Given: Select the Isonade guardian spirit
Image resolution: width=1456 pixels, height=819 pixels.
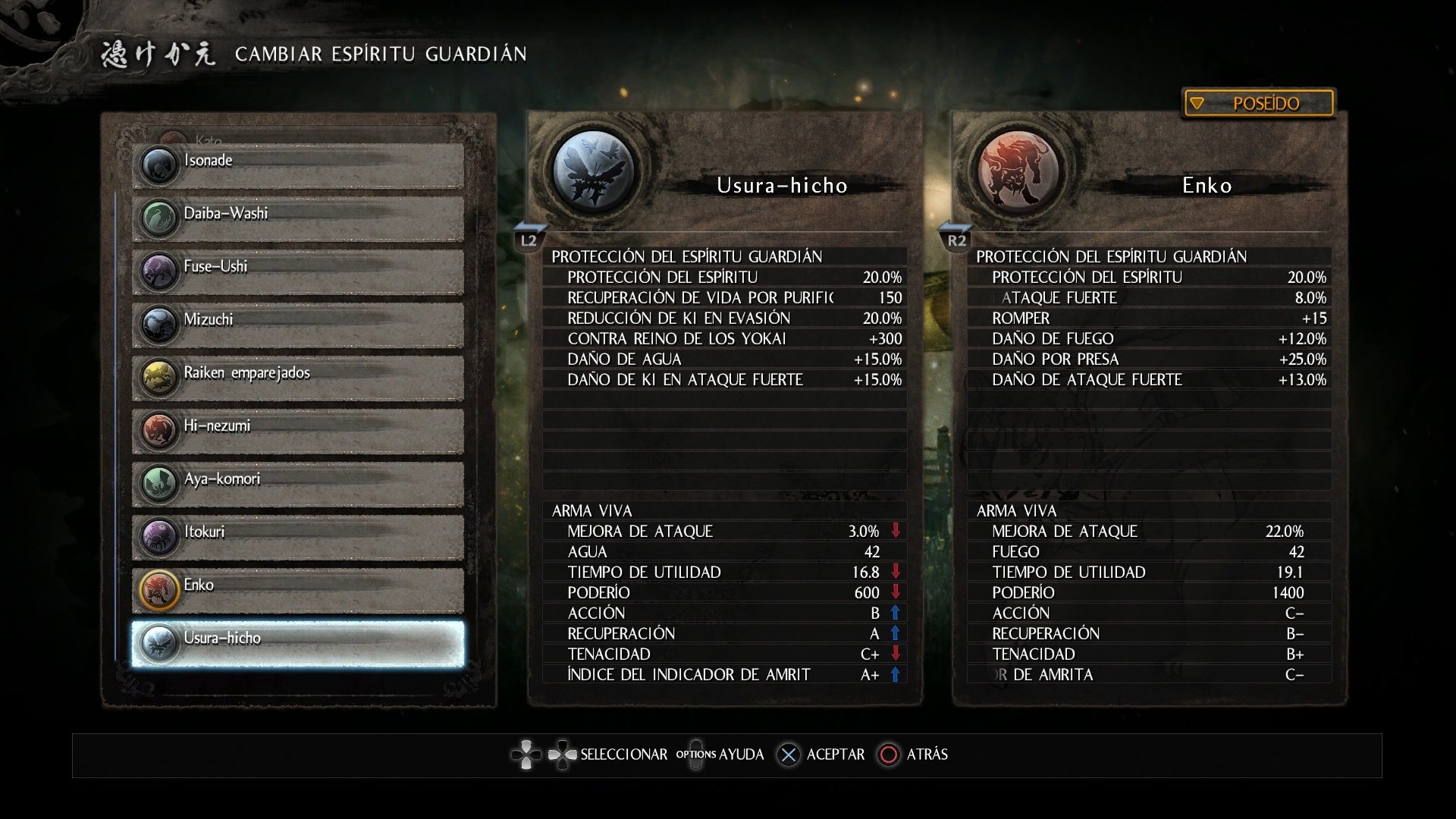Looking at the screenshot, I should (x=297, y=165).
